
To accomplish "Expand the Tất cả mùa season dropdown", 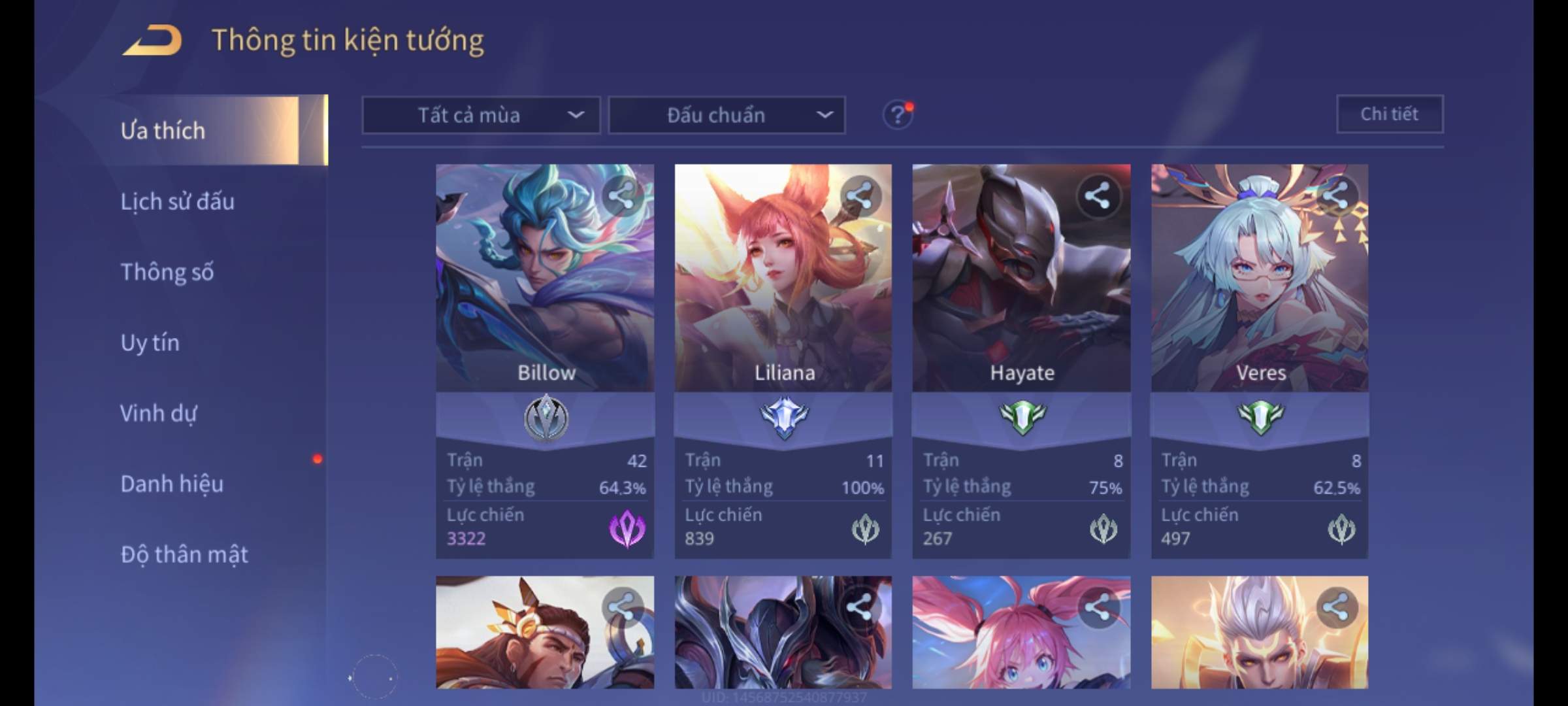I will point(481,116).
